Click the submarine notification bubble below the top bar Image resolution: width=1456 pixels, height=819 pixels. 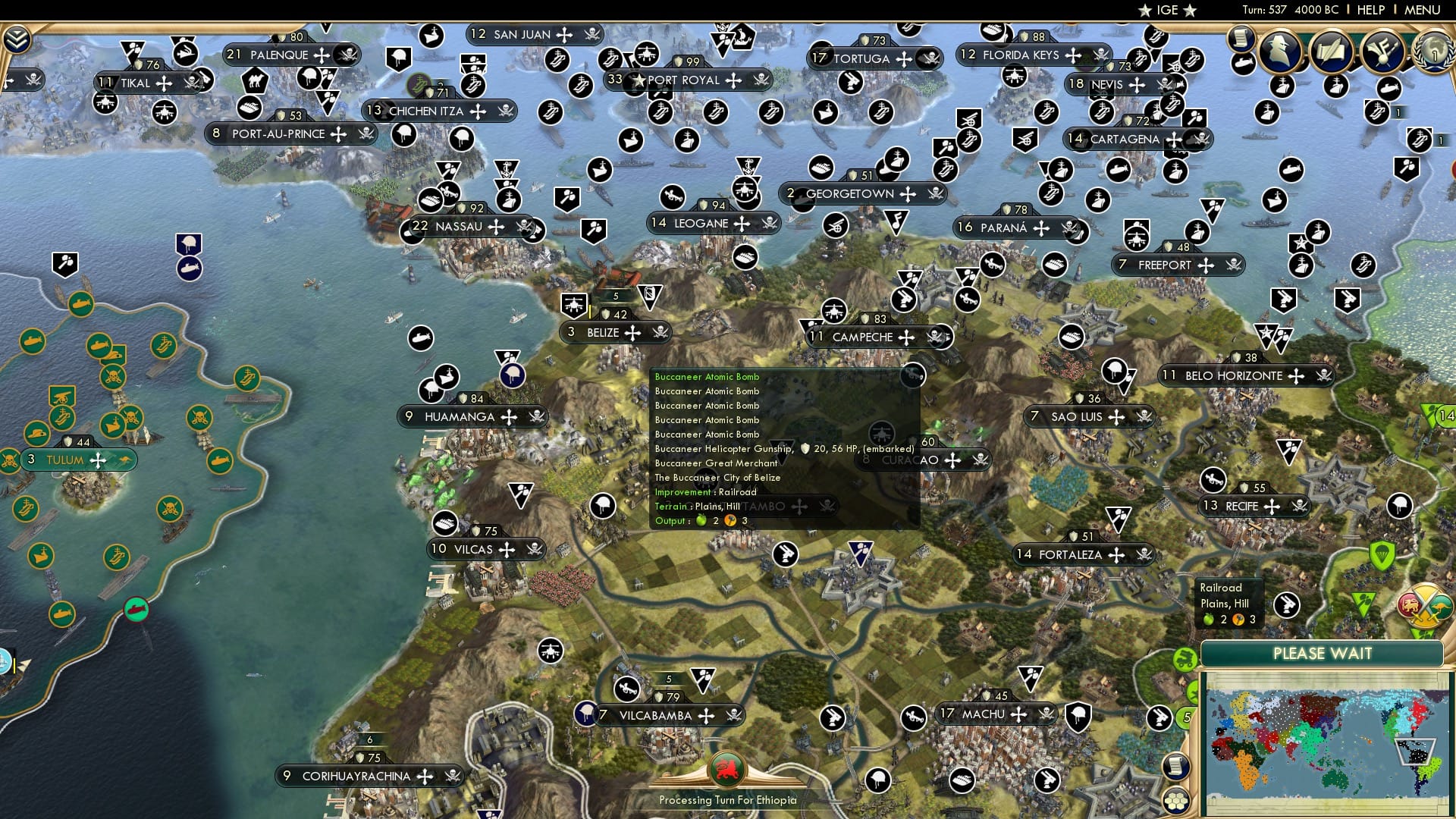click(x=1243, y=63)
